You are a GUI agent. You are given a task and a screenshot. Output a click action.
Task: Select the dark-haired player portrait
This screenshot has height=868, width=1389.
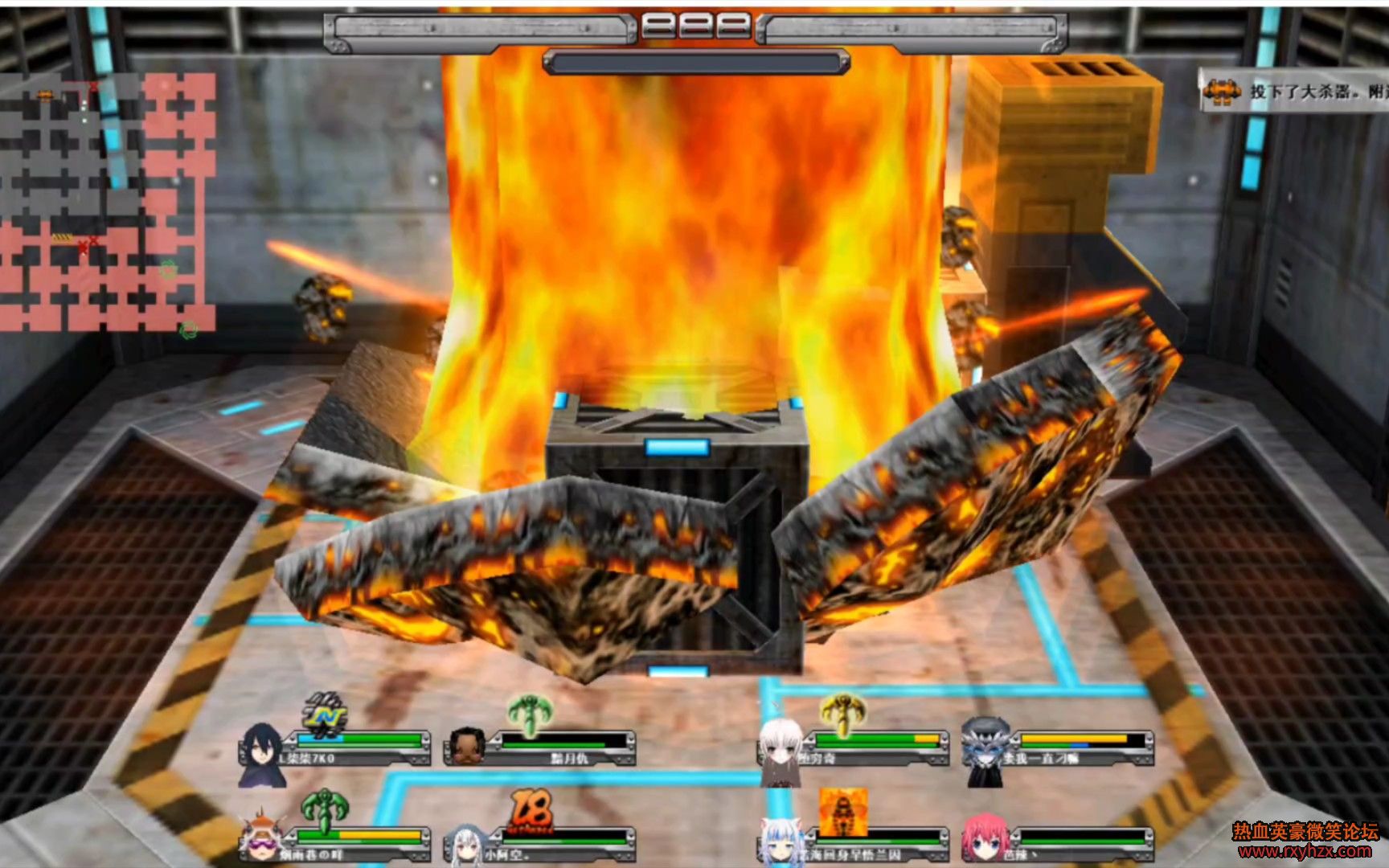[x=261, y=755]
